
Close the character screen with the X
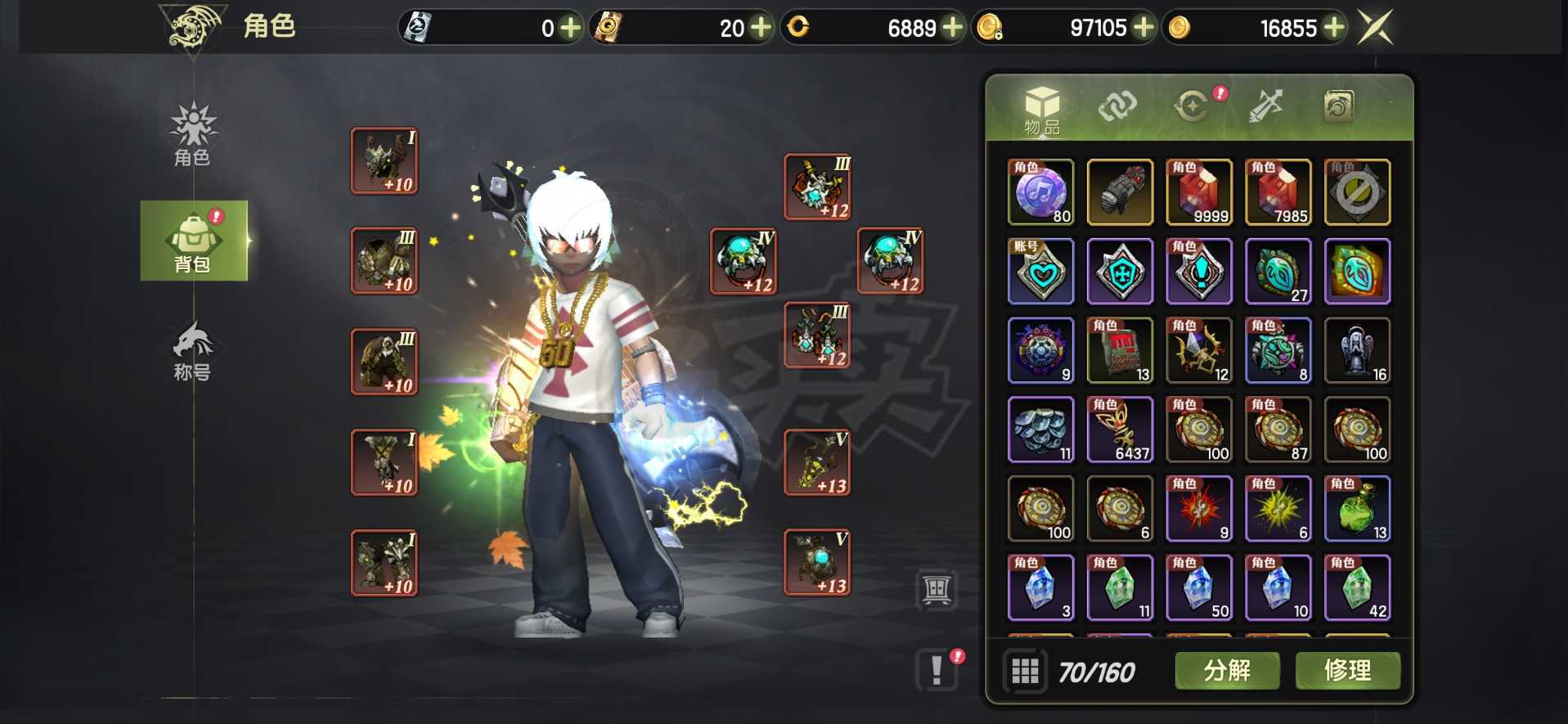click(x=1375, y=28)
